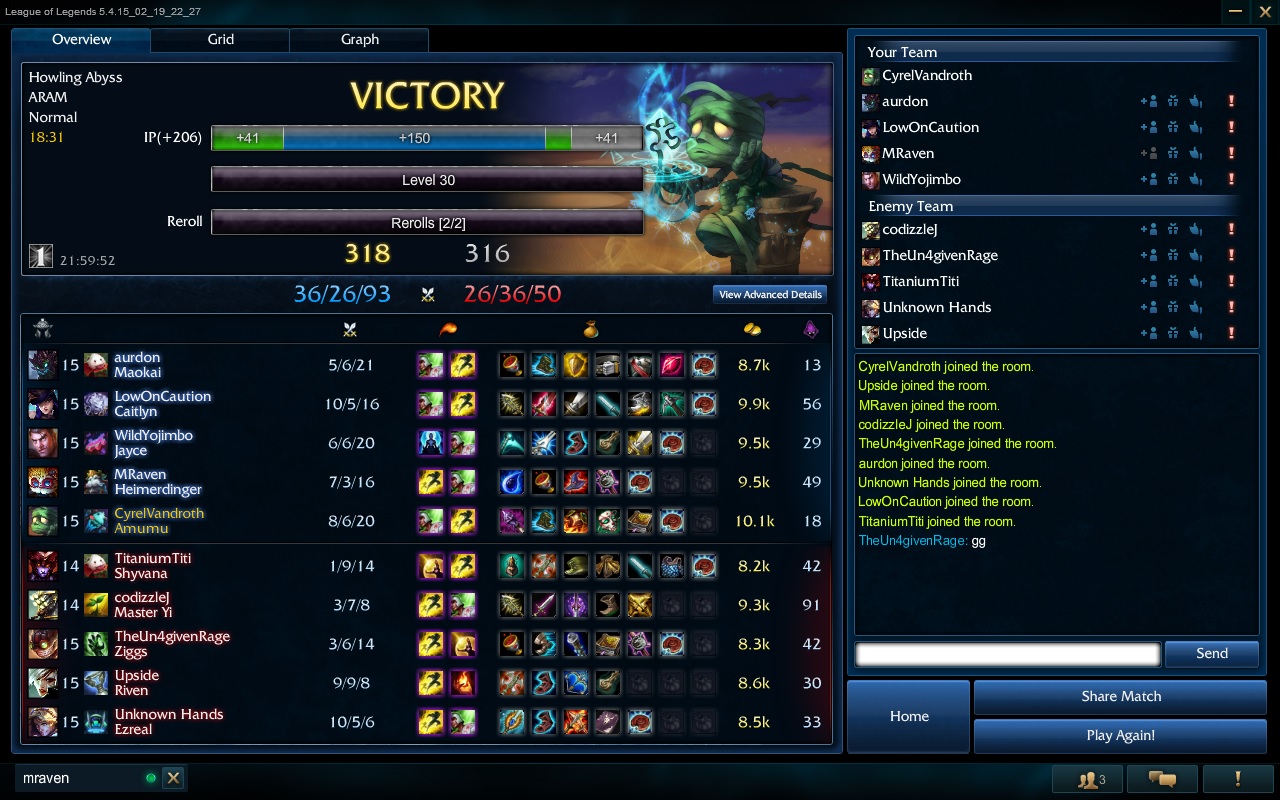Close the client window

pos(1263,11)
